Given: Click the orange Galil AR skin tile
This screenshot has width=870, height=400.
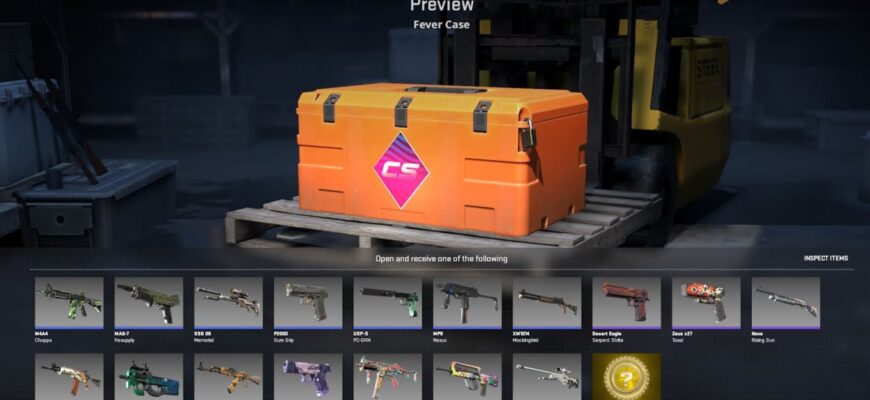Looking at the screenshot, I should [228, 377].
